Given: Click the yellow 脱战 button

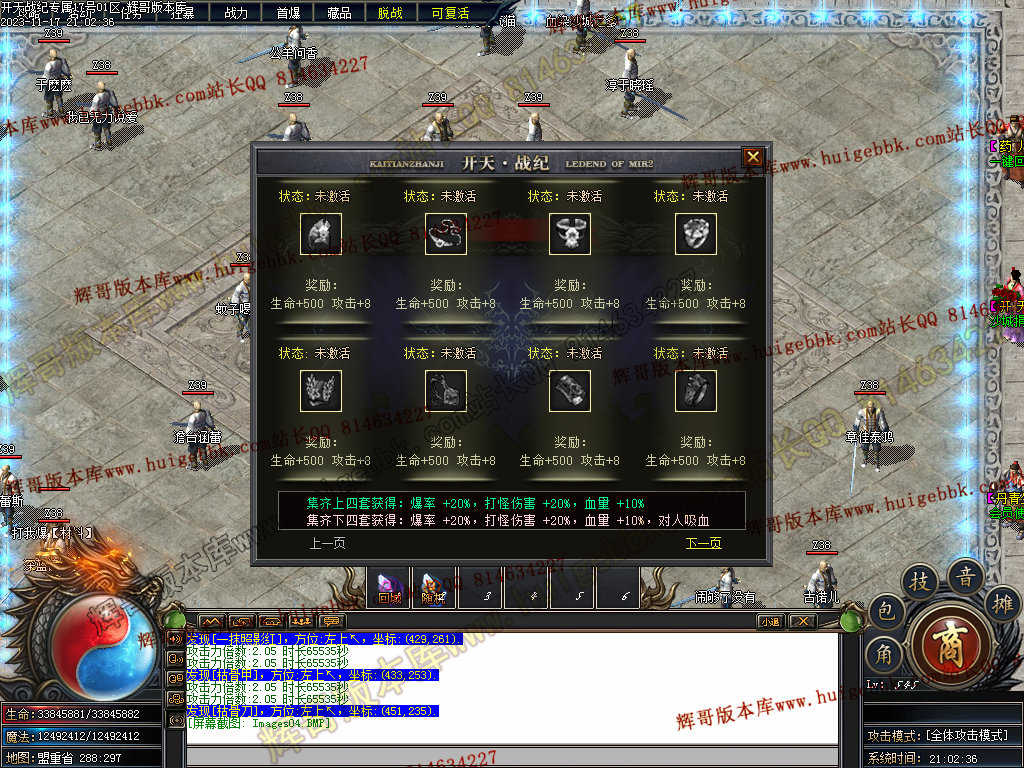Looking at the screenshot, I should (390, 13).
